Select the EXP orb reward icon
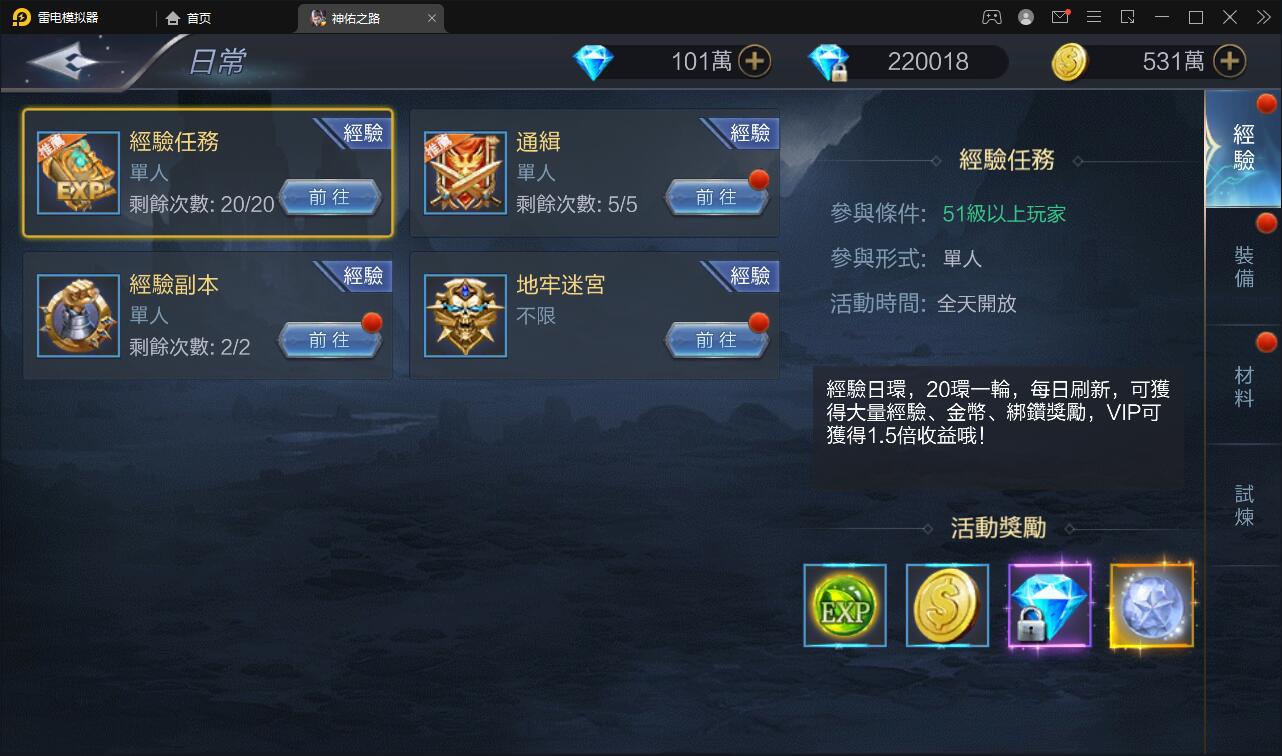Image resolution: width=1282 pixels, height=756 pixels. tap(844, 605)
